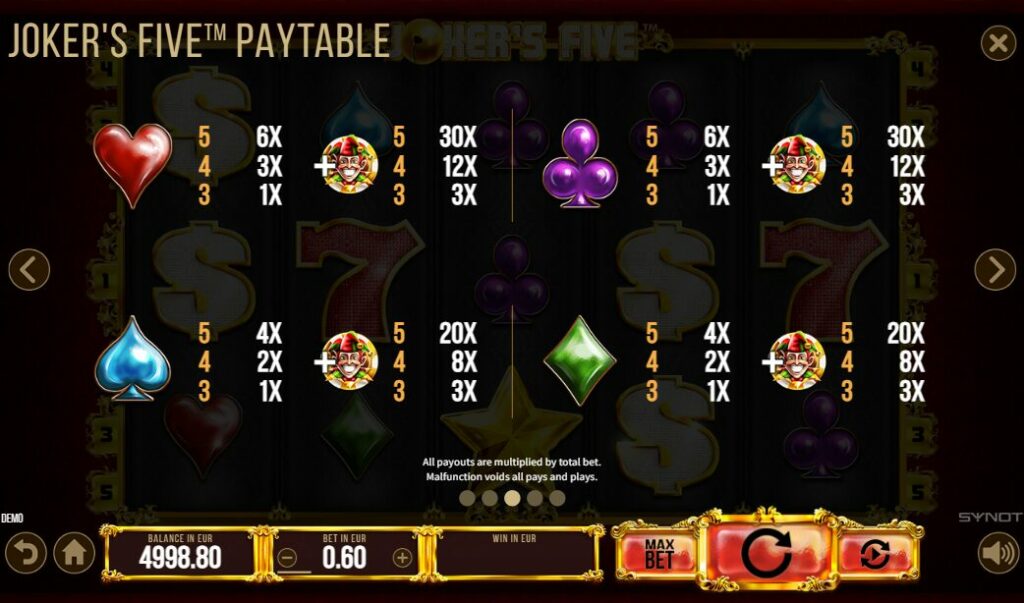Toggle the sound speaker icon
Viewport: 1024px width, 603px height.
(x=997, y=553)
